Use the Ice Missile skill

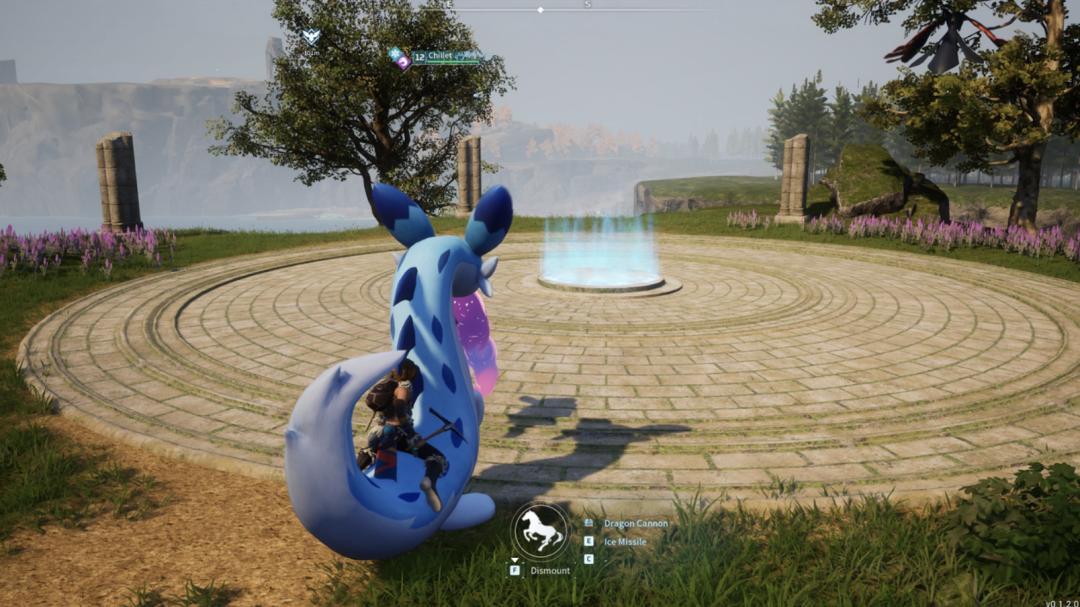624,542
